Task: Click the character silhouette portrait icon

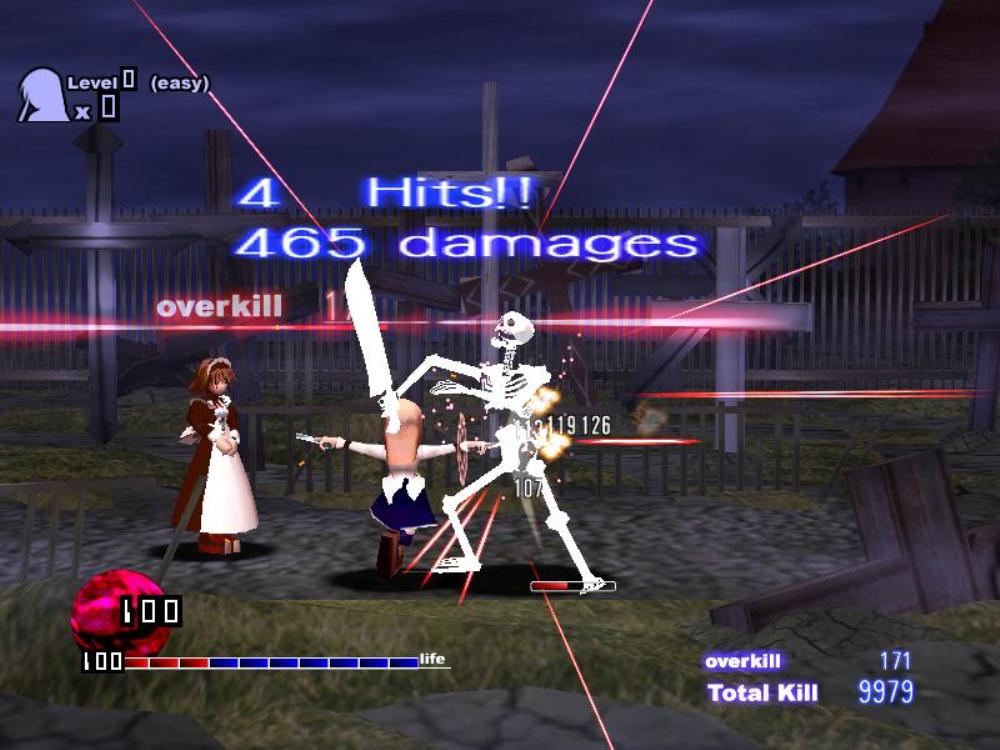Action: pyautogui.click(x=42, y=96)
